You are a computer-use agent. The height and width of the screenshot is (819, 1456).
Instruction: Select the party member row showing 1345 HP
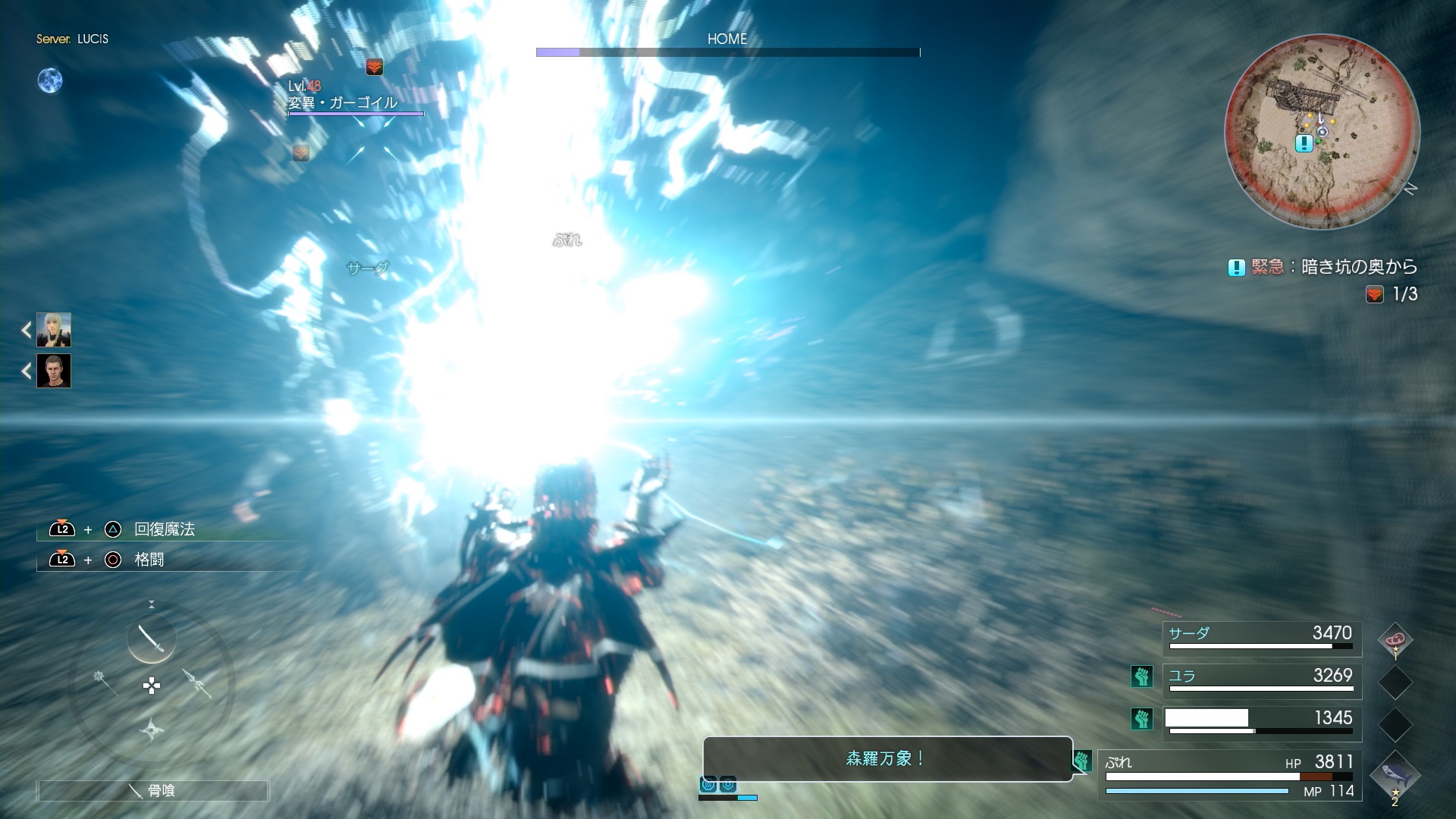click(1262, 723)
